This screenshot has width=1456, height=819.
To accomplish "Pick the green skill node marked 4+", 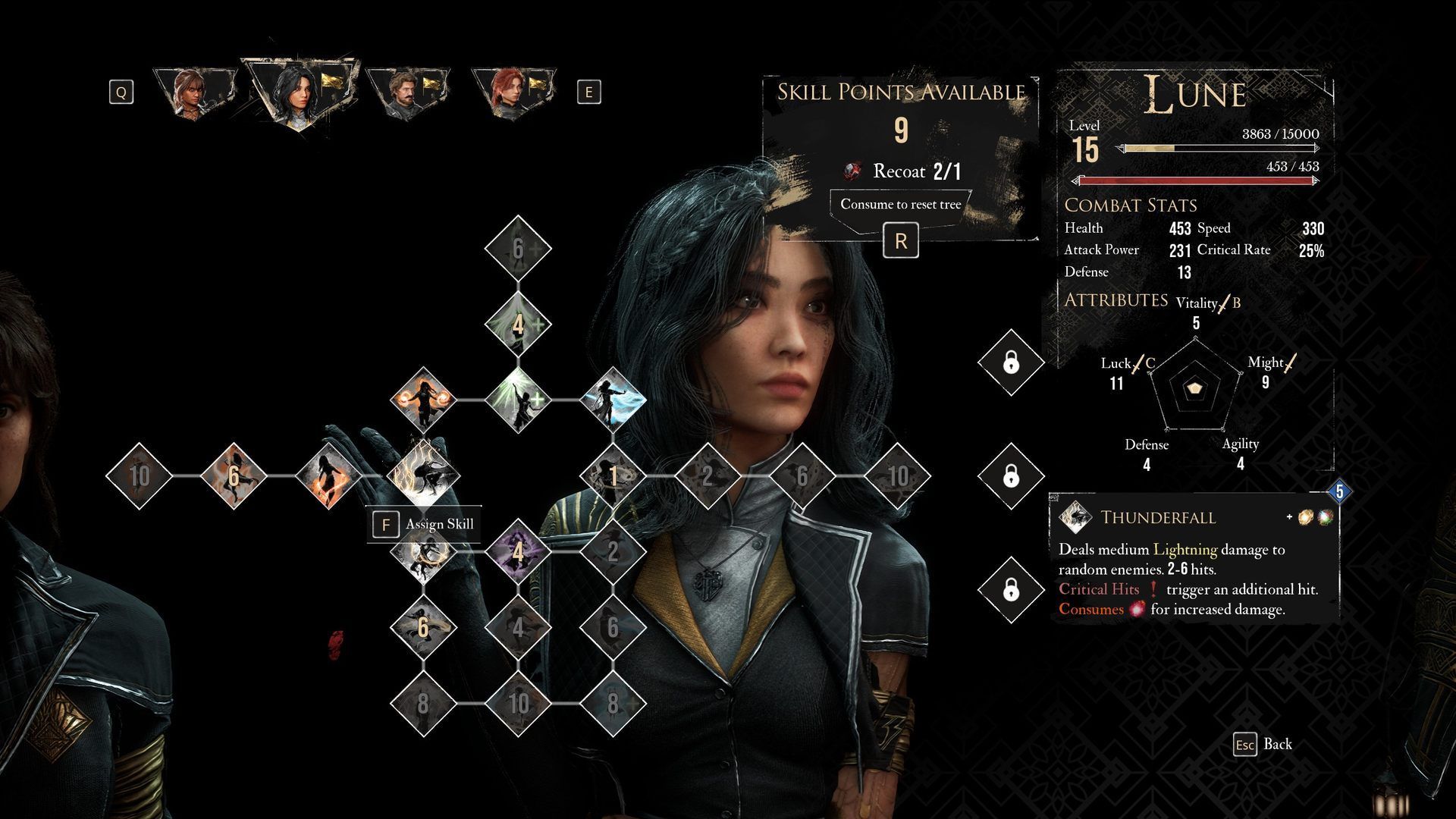I will pos(518,325).
